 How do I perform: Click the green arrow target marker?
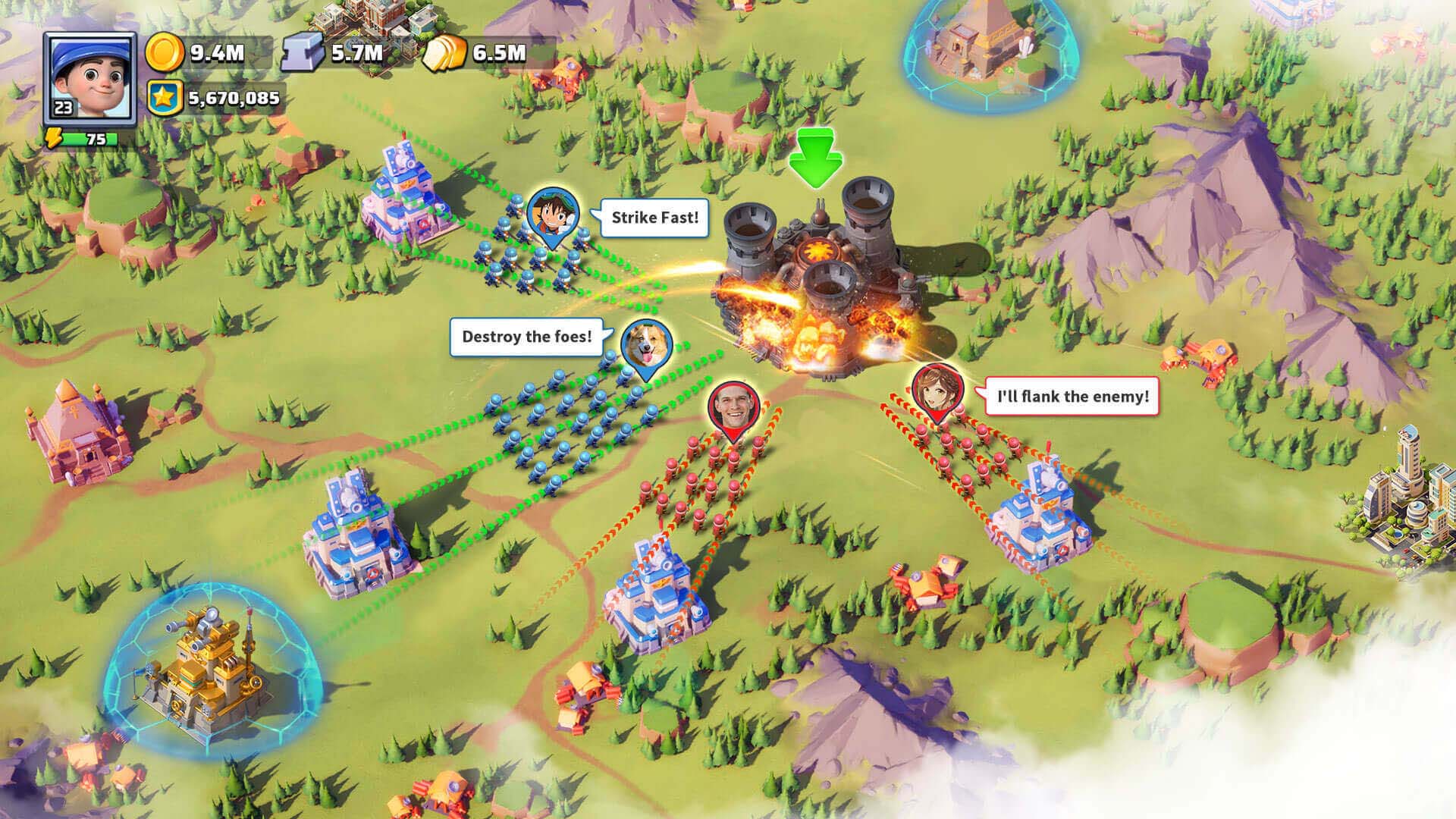pos(815,158)
